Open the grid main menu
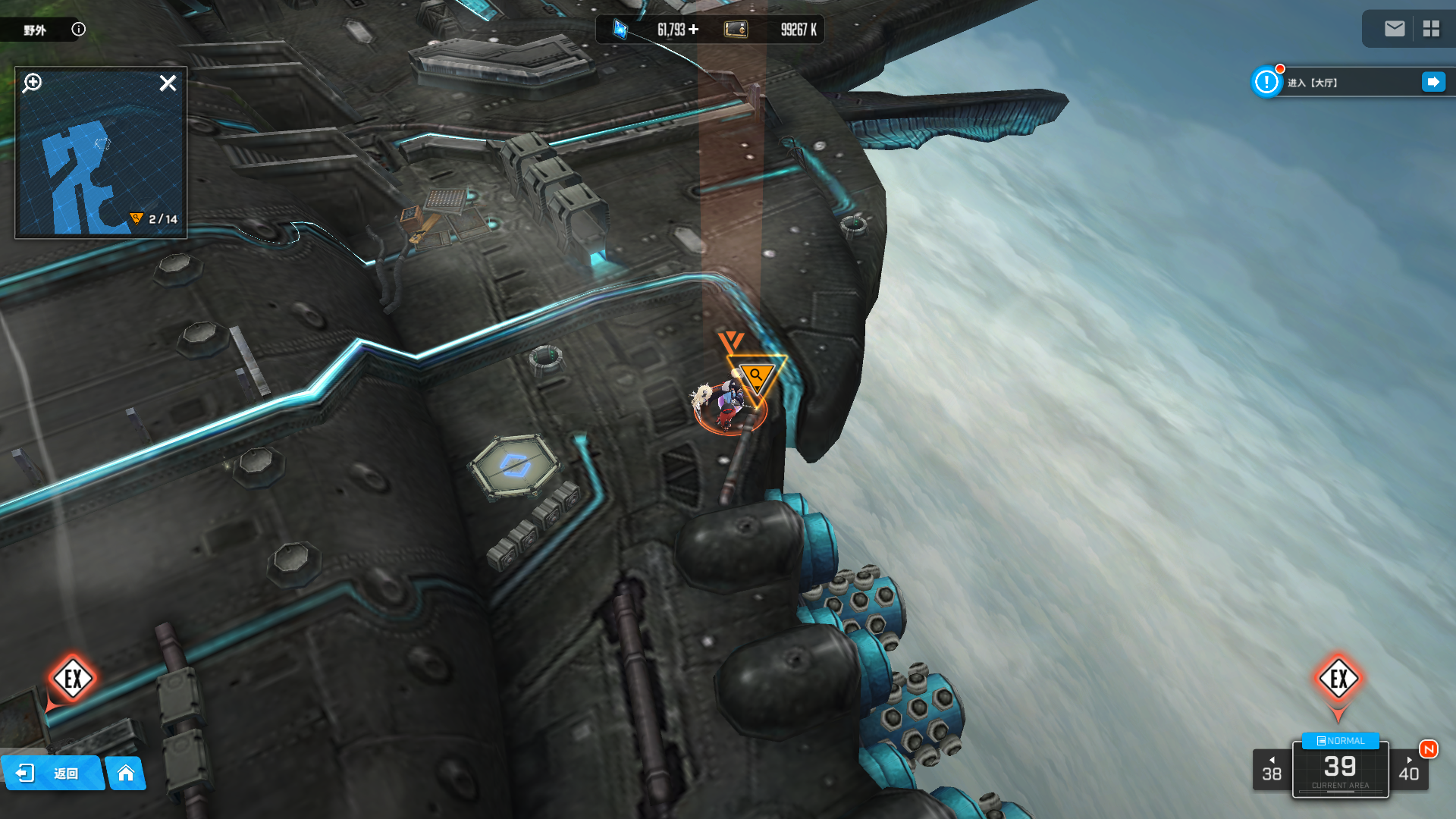This screenshot has width=1456, height=819. pos(1431,29)
